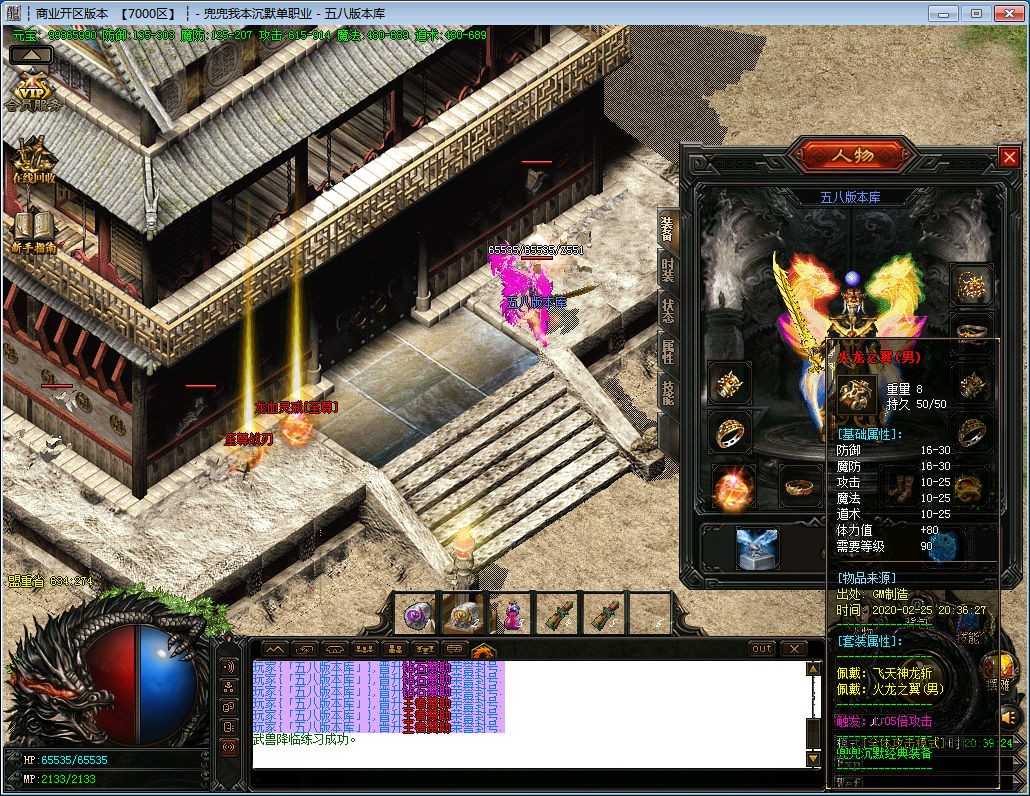
Task: Click the pink potion hotbar slot
Action: [512, 614]
